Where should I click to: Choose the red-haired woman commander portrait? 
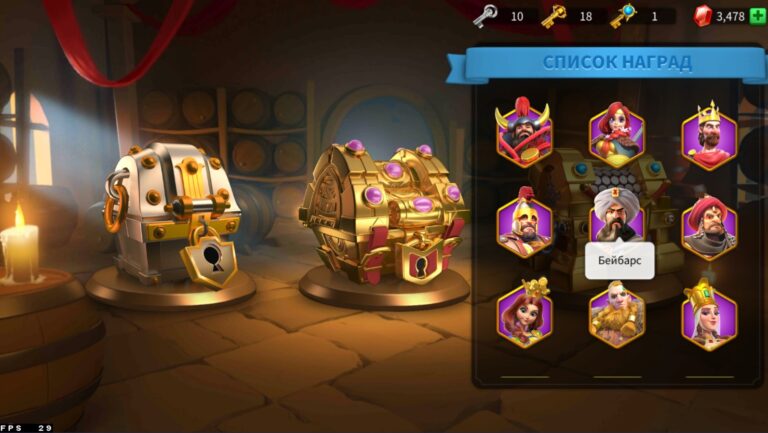[616, 133]
